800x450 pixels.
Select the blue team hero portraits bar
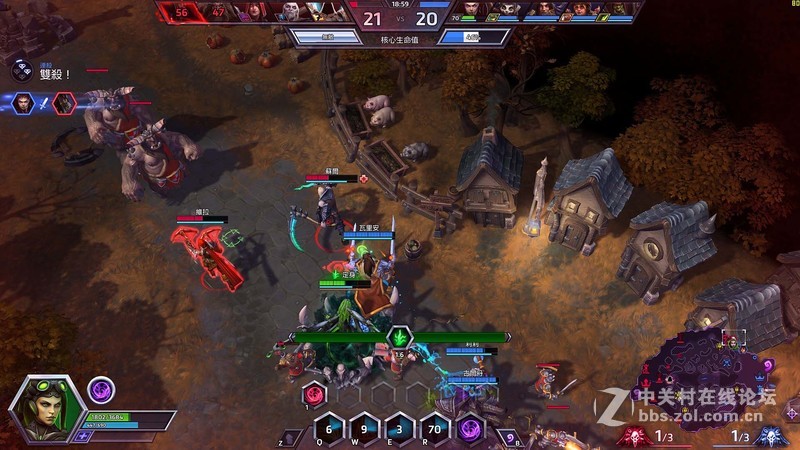545,11
